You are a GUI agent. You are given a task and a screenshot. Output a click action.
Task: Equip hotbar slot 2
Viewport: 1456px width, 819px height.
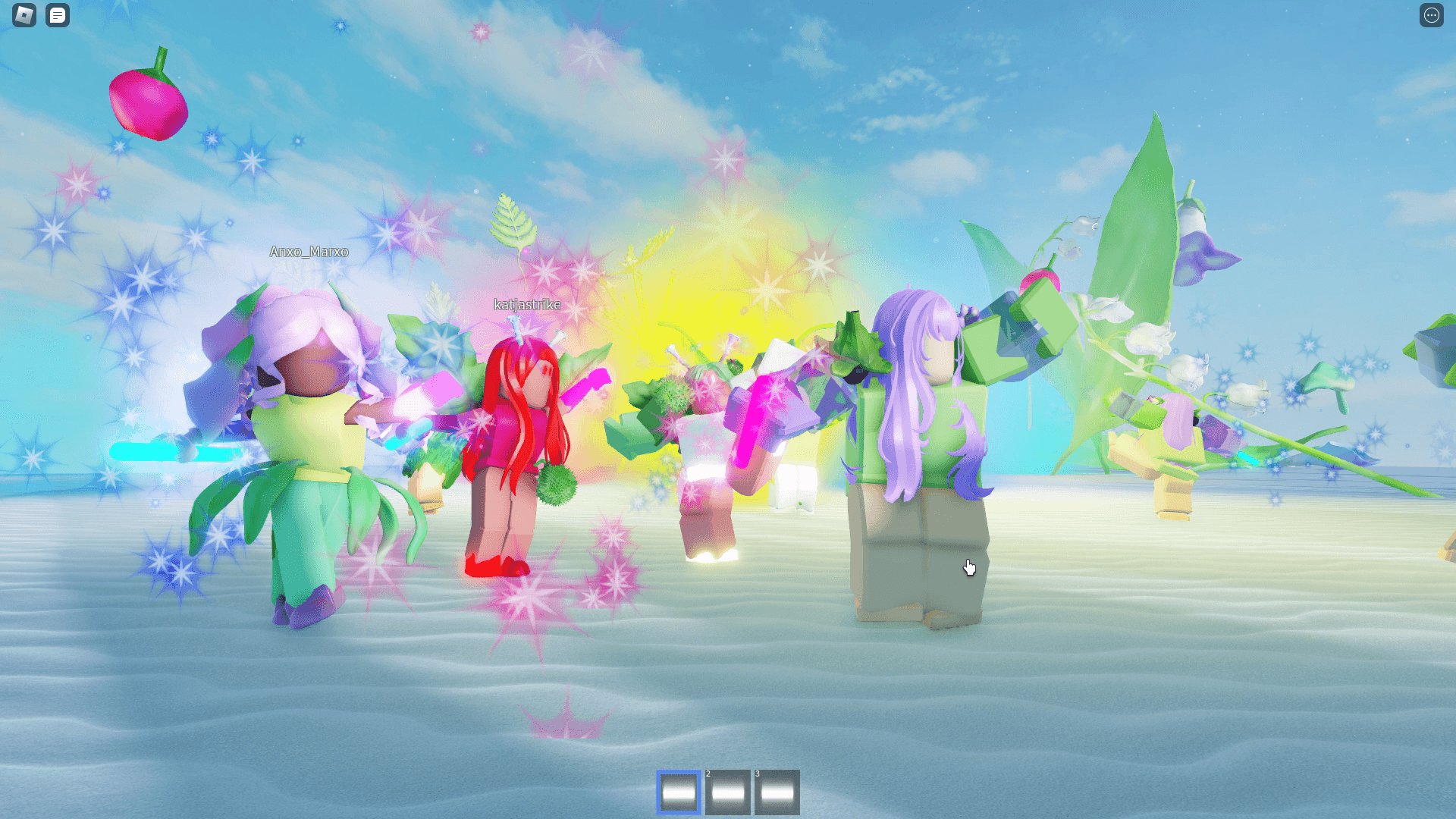coord(727,790)
